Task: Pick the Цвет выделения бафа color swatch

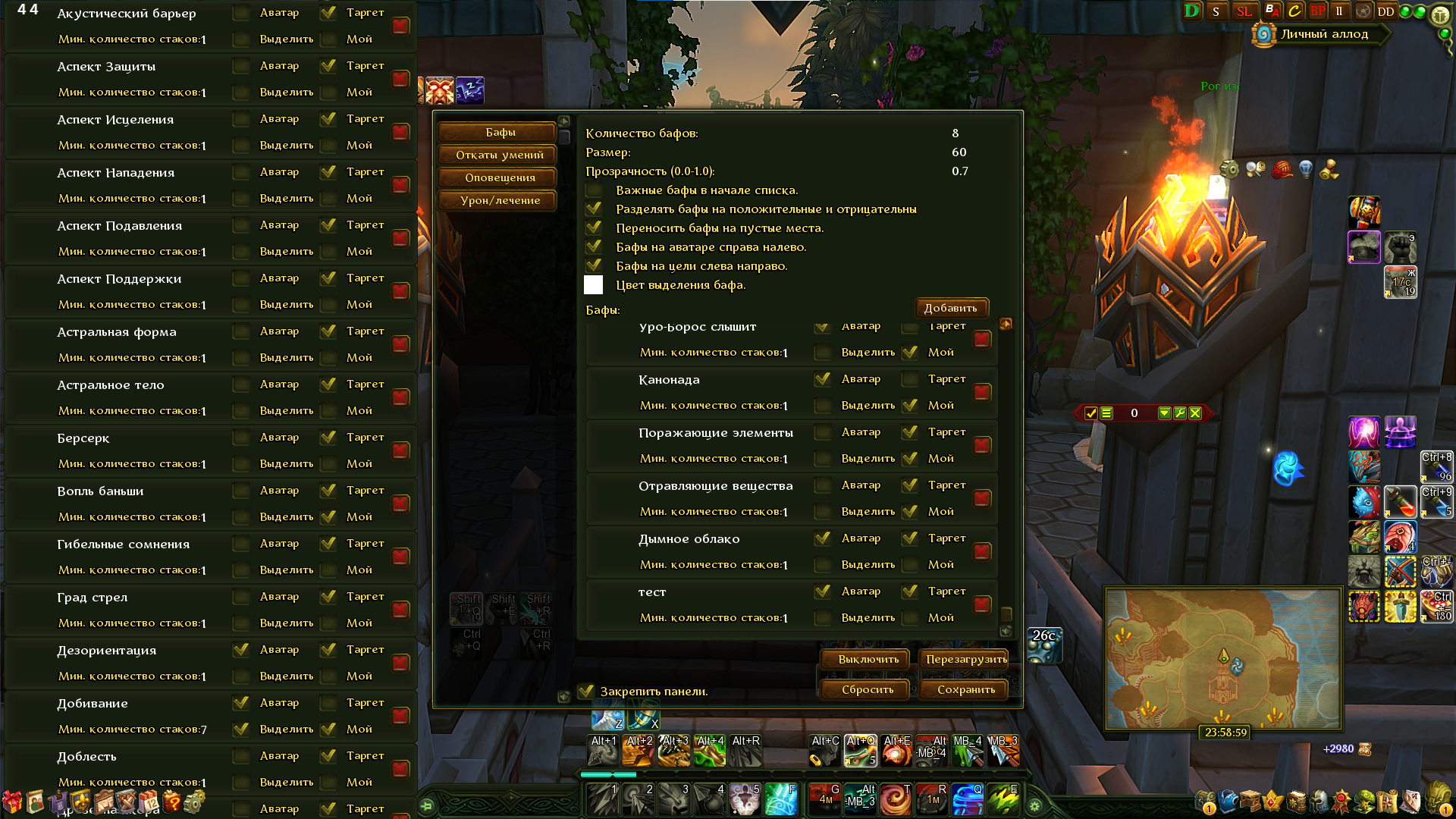Action: [x=594, y=285]
